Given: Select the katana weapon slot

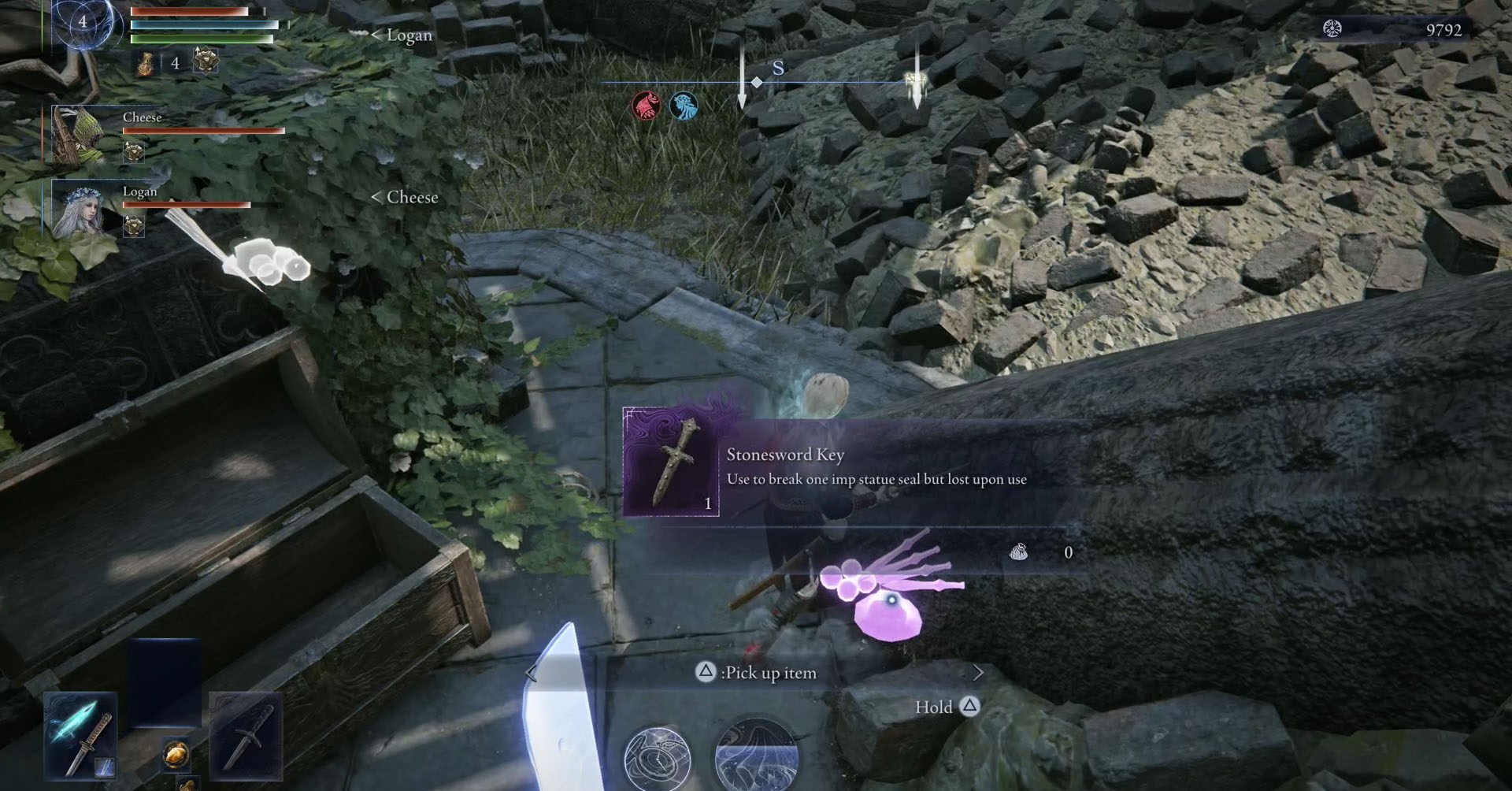Looking at the screenshot, I should coord(80,734).
